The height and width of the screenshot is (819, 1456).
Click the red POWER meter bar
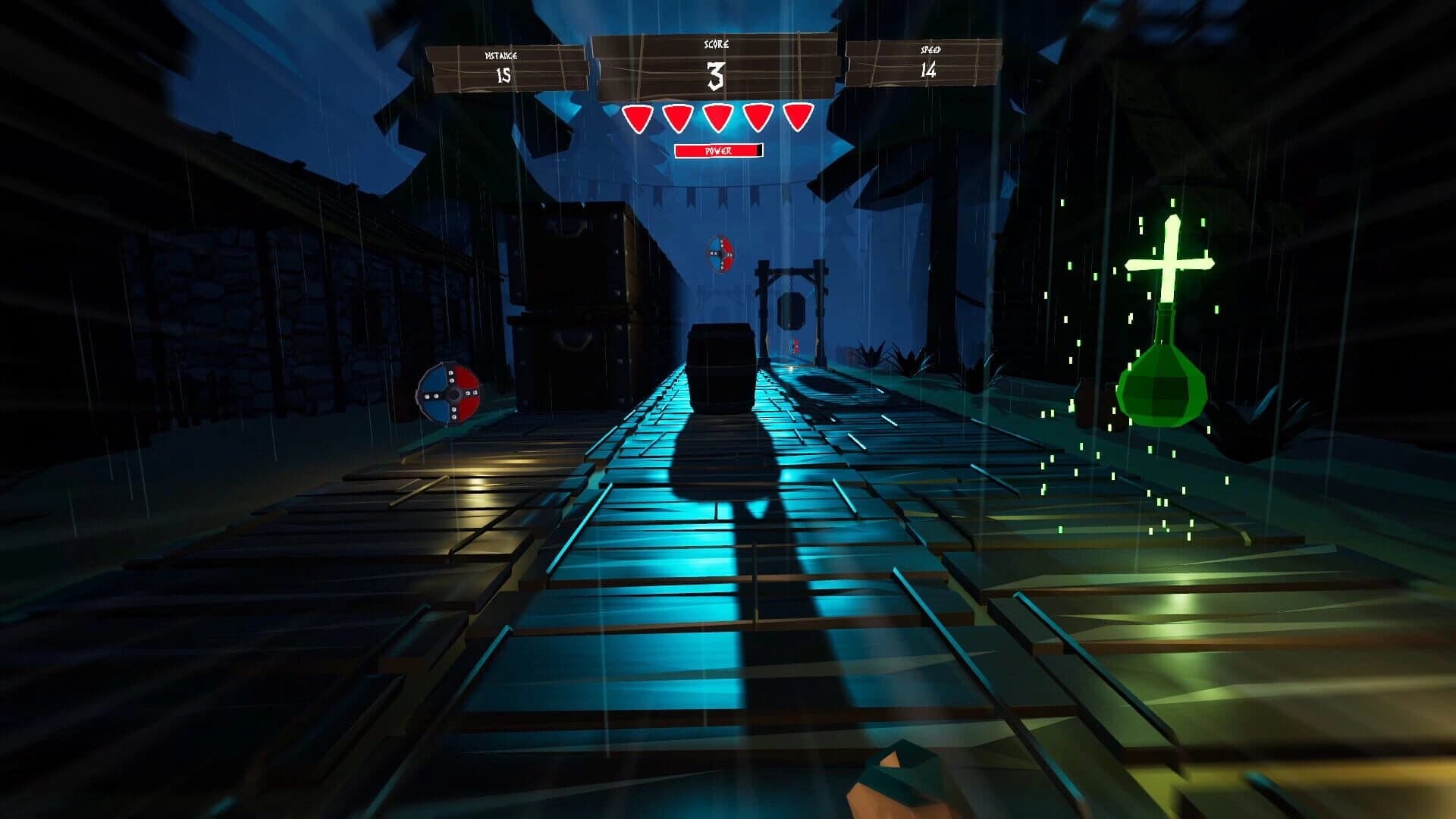click(718, 151)
